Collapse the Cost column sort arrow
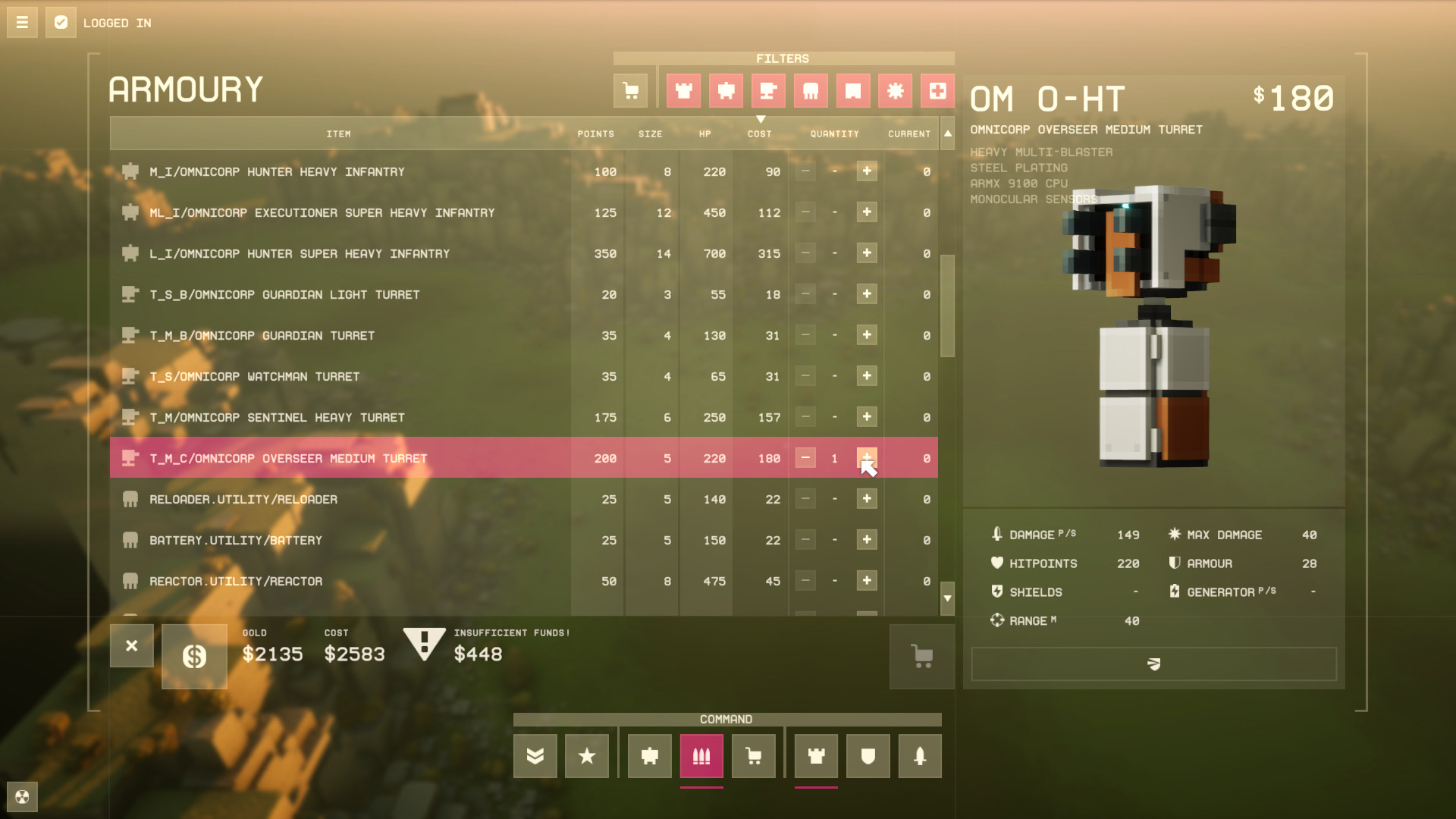Image resolution: width=1456 pixels, height=819 pixels. point(761,119)
